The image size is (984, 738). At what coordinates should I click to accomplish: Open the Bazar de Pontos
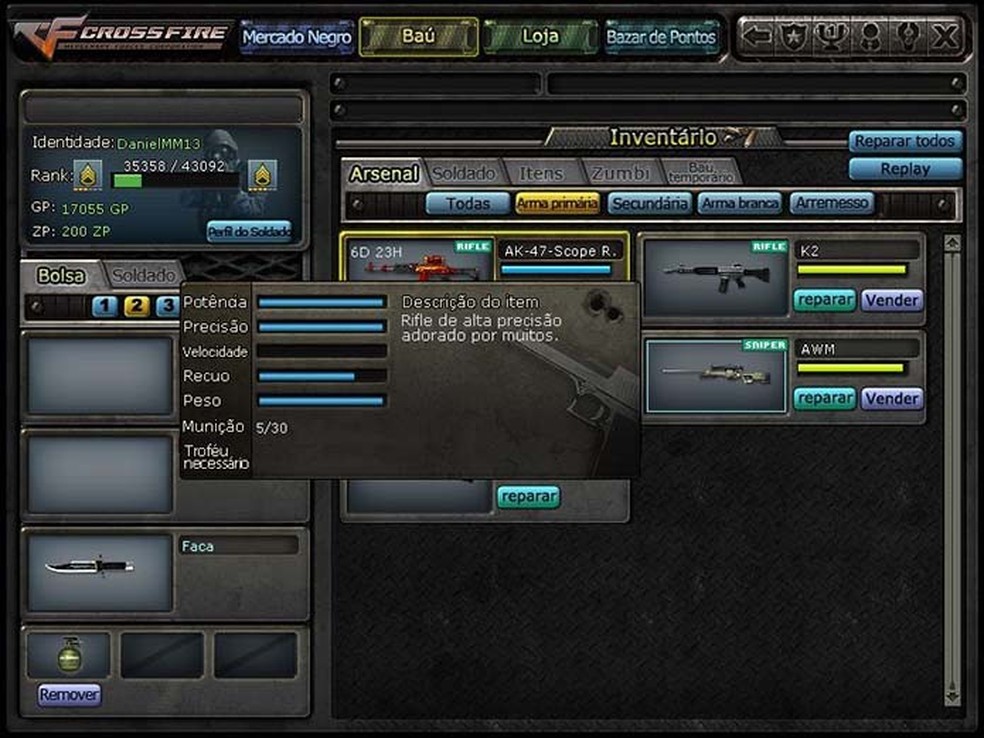tap(661, 38)
